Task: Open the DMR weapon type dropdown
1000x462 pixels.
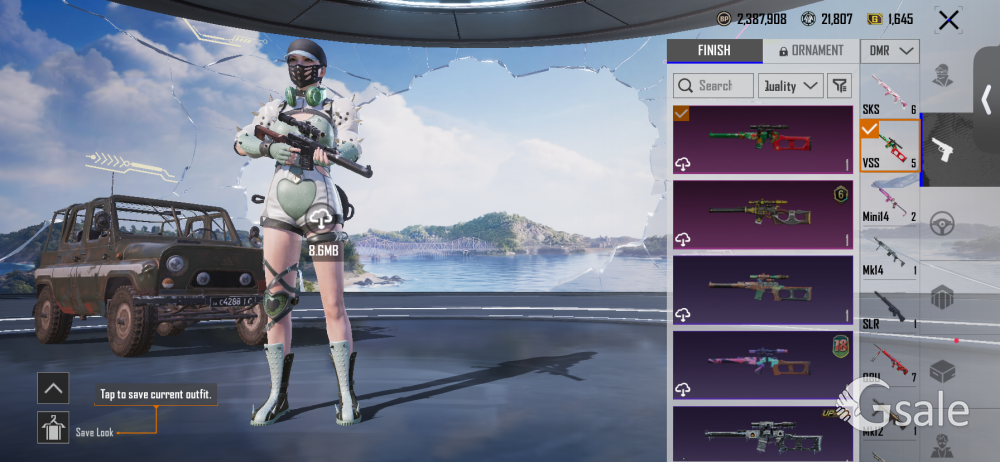Action: click(x=889, y=51)
